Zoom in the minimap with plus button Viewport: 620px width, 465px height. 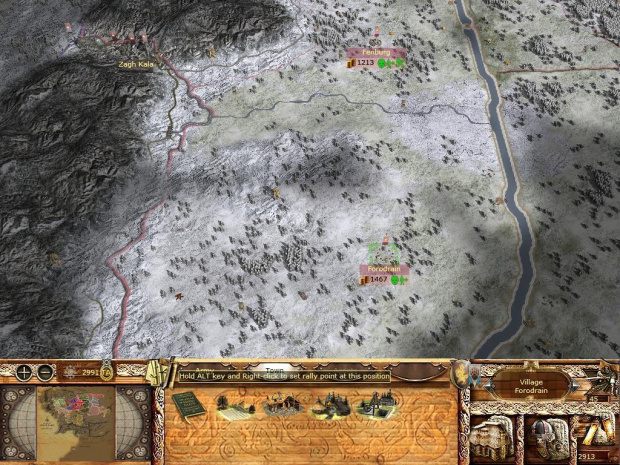pos(23,372)
